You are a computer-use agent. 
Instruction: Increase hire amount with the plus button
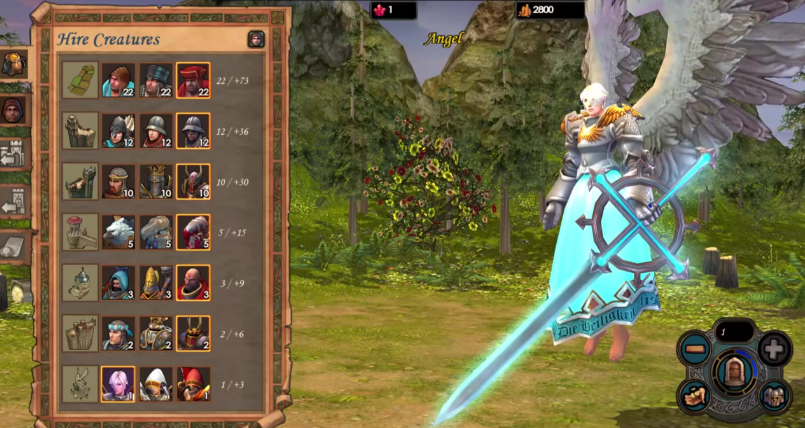coord(774,349)
